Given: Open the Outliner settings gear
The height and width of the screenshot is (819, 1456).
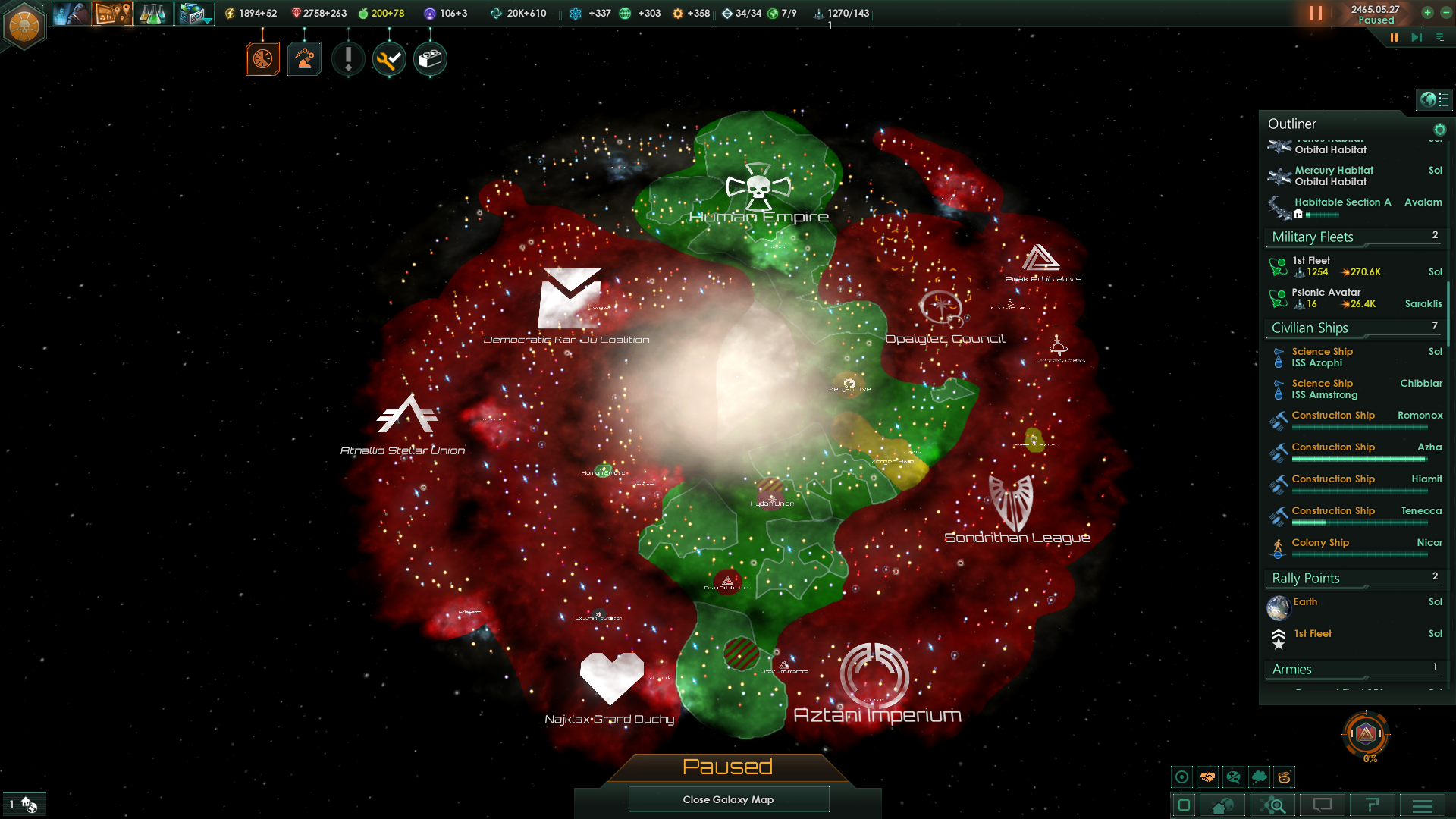Looking at the screenshot, I should [1440, 130].
